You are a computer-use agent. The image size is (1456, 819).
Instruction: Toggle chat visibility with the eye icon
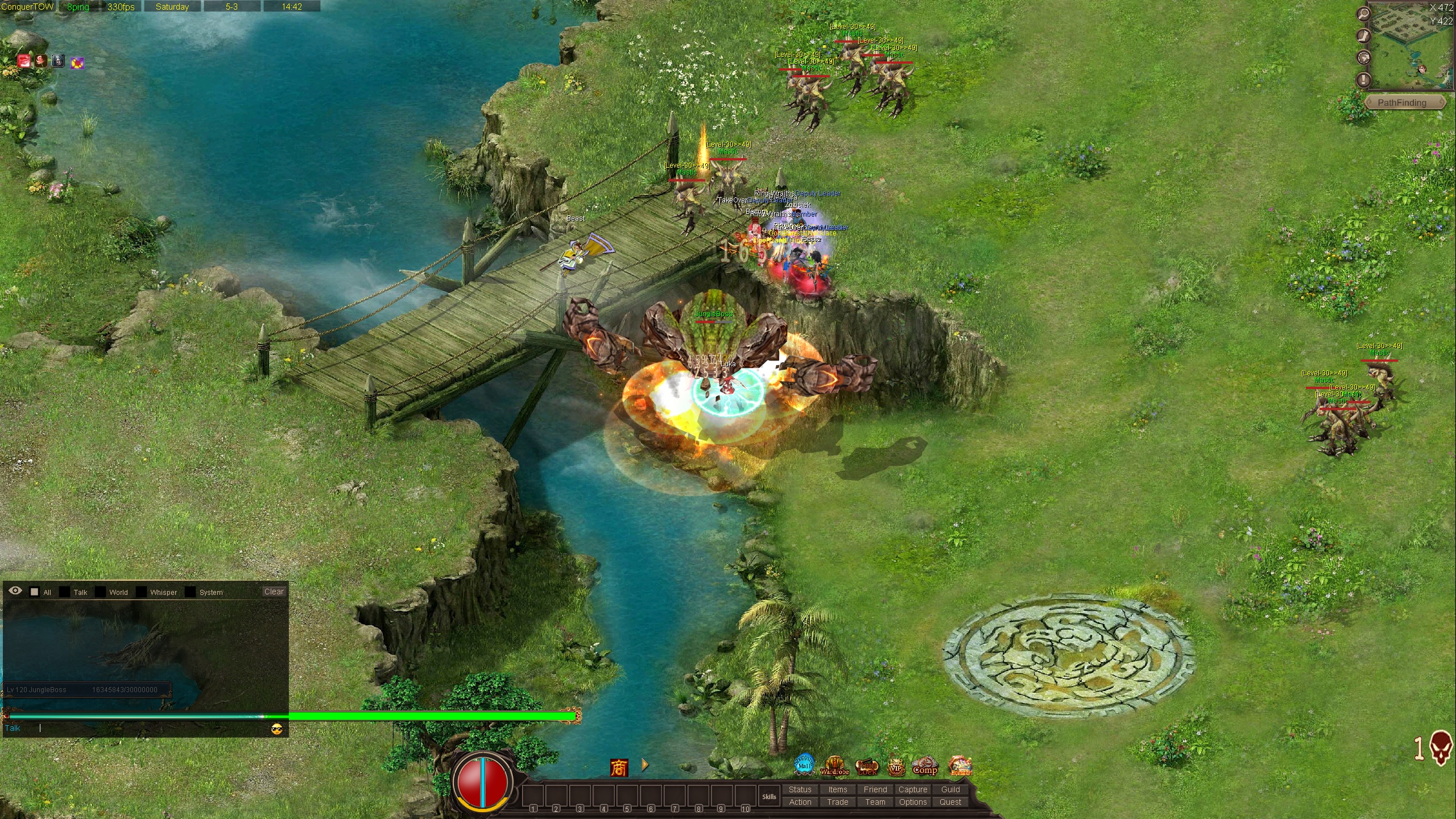(15, 591)
